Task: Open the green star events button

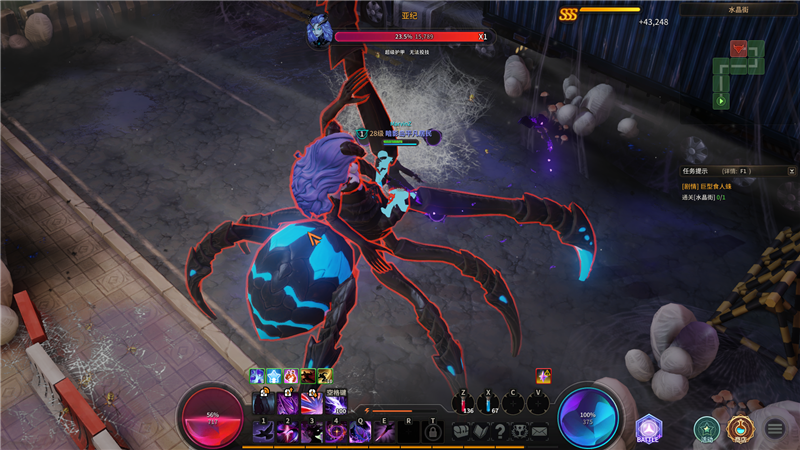Action: tap(707, 429)
